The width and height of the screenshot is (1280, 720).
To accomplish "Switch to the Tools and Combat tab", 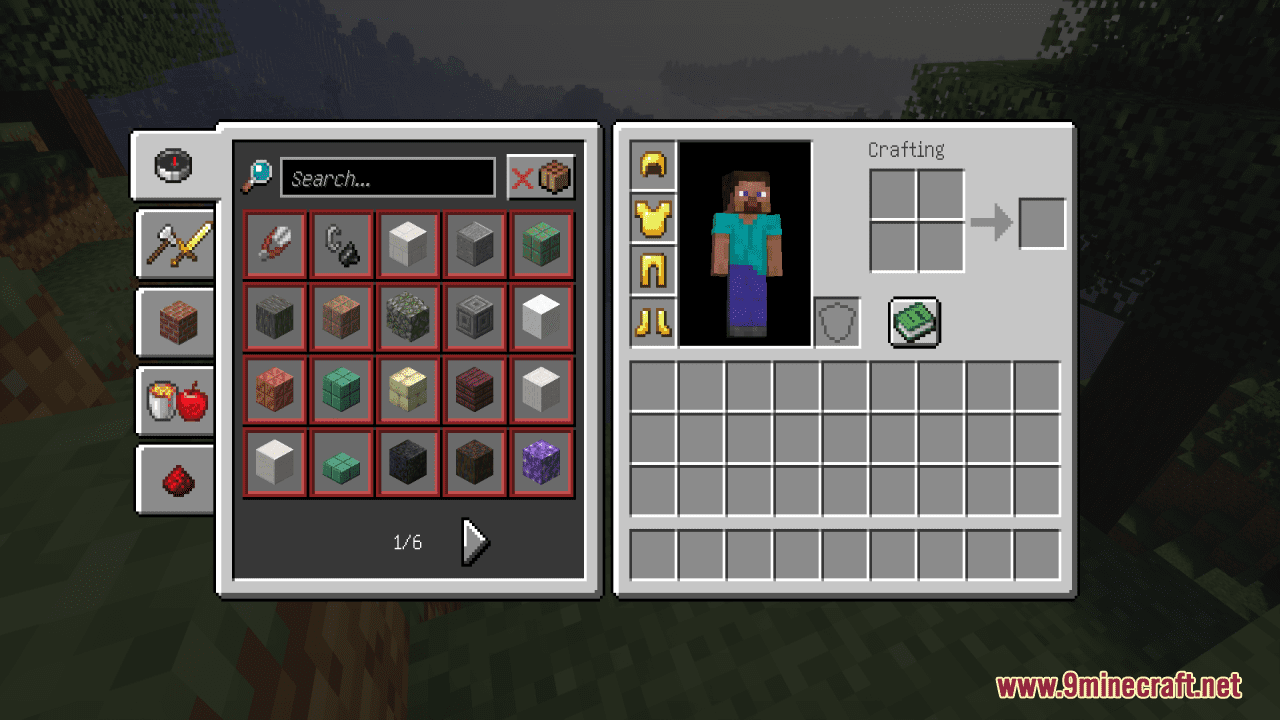I will (175, 245).
